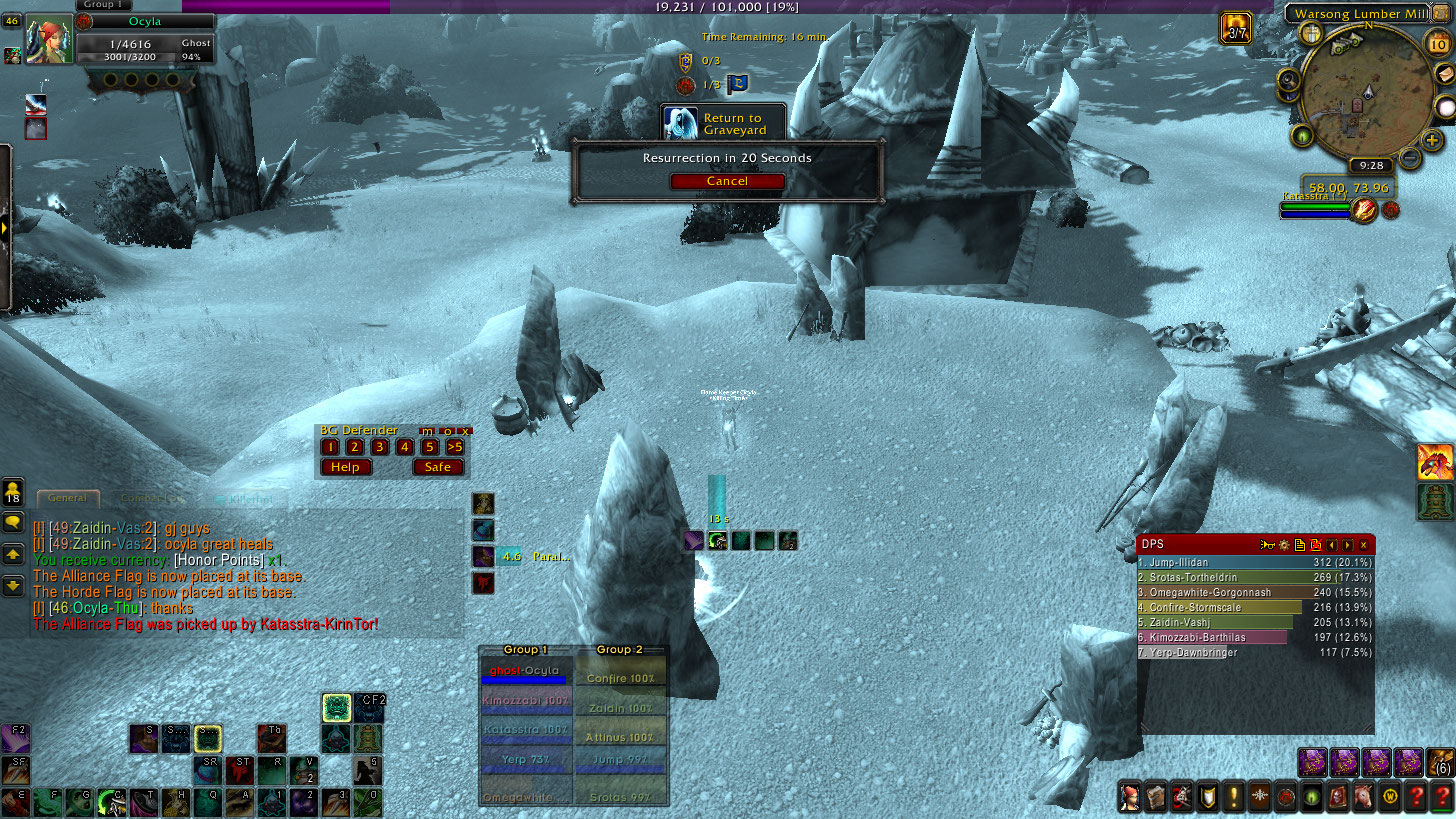1456x819 pixels.
Task: Select Jump-Illidan row in DPS meter
Action: (x=1255, y=563)
